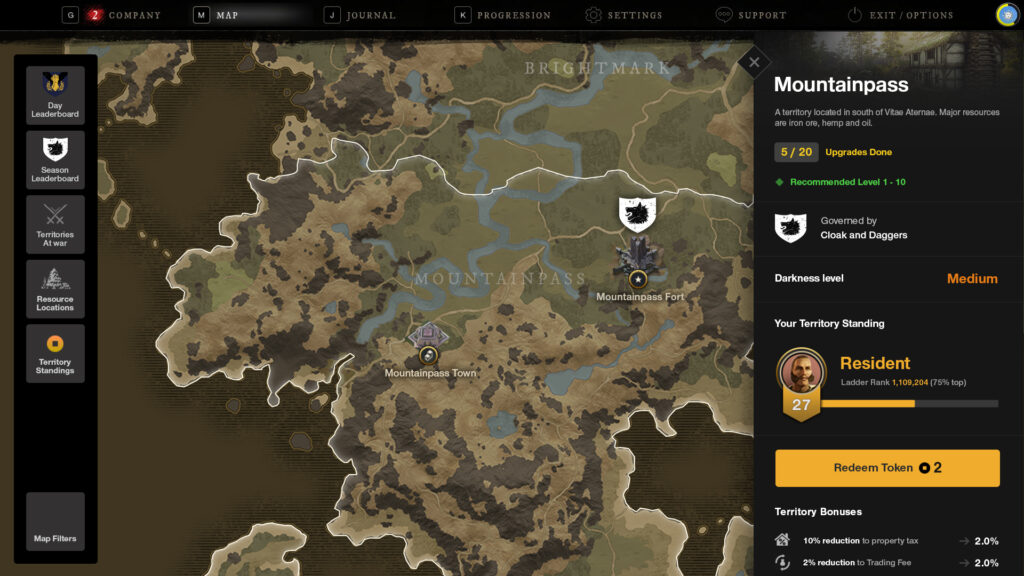Viewport: 1024px width, 576px height.
Task: Toggle Resource Locations on the map
Action: [55, 289]
